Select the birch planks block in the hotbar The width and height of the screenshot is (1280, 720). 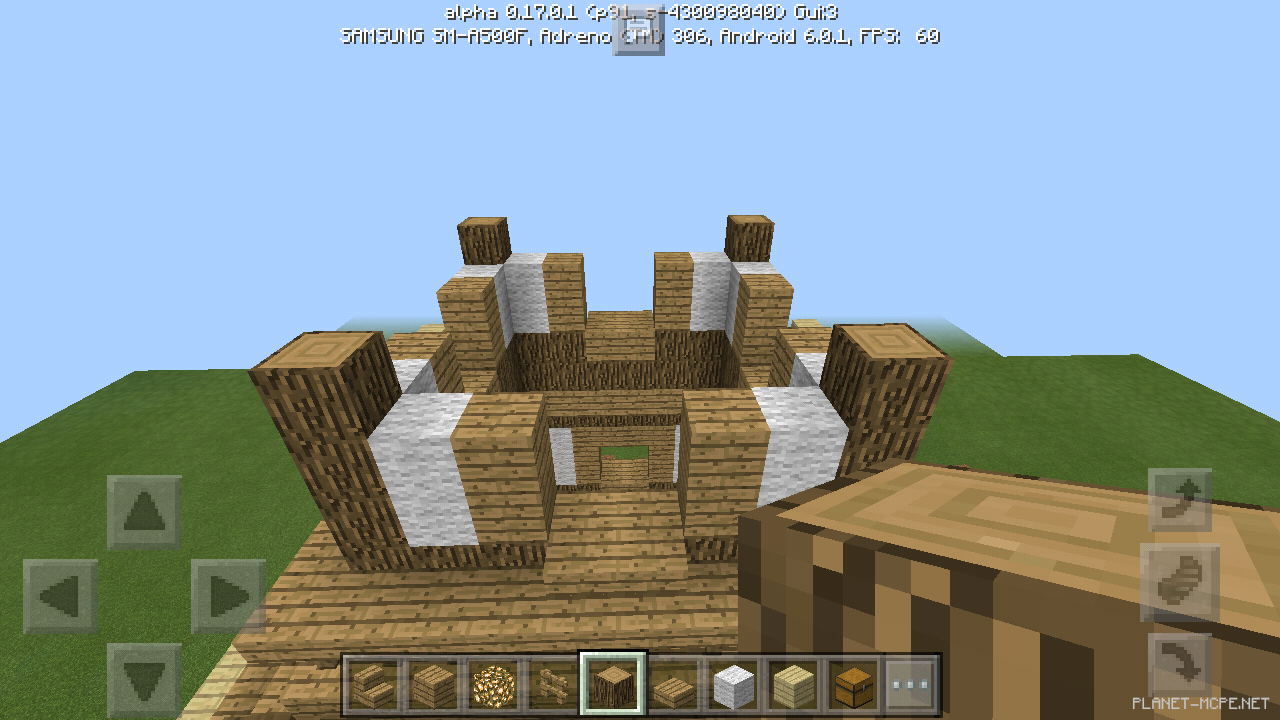(791, 685)
